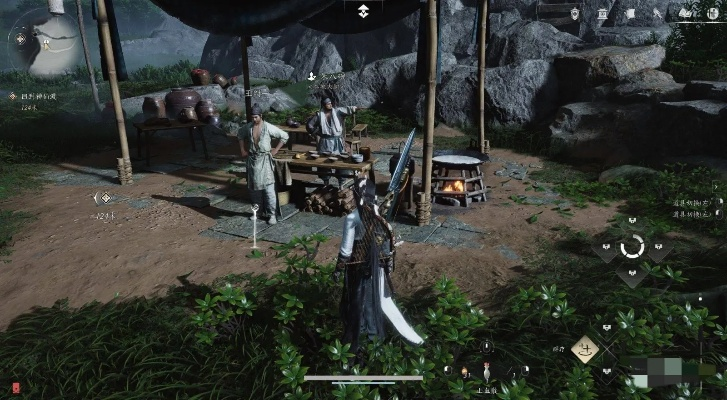This screenshot has width=727, height=400.
Task: Activate the highlighted golden skill diamond
Action: pyautogui.click(x=585, y=349)
